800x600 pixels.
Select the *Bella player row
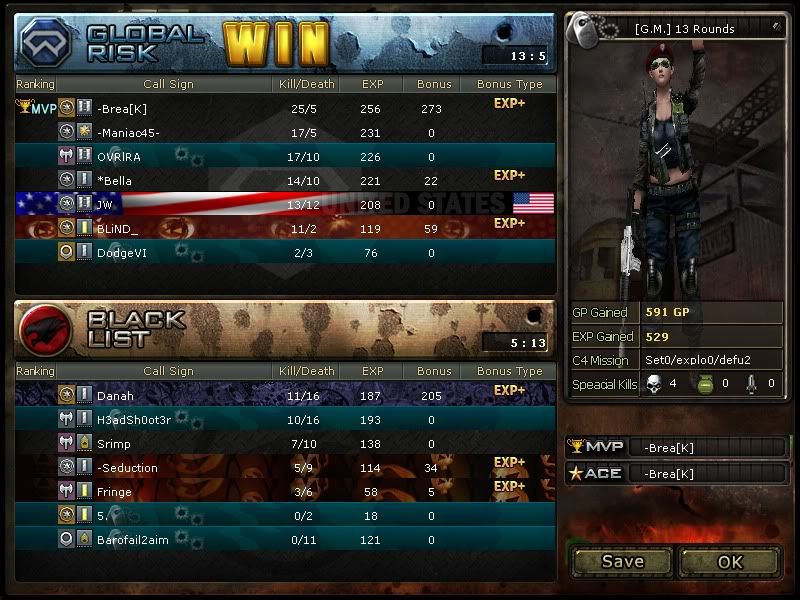pos(114,181)
